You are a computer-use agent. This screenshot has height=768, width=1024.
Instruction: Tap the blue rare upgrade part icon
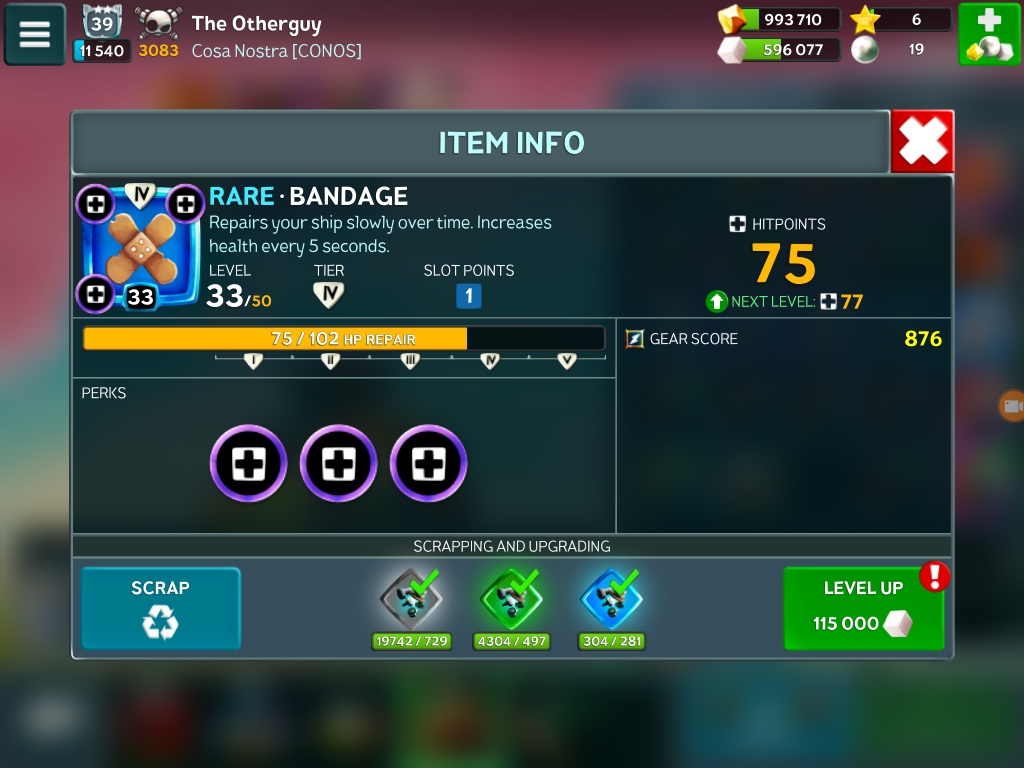[611, 599]
